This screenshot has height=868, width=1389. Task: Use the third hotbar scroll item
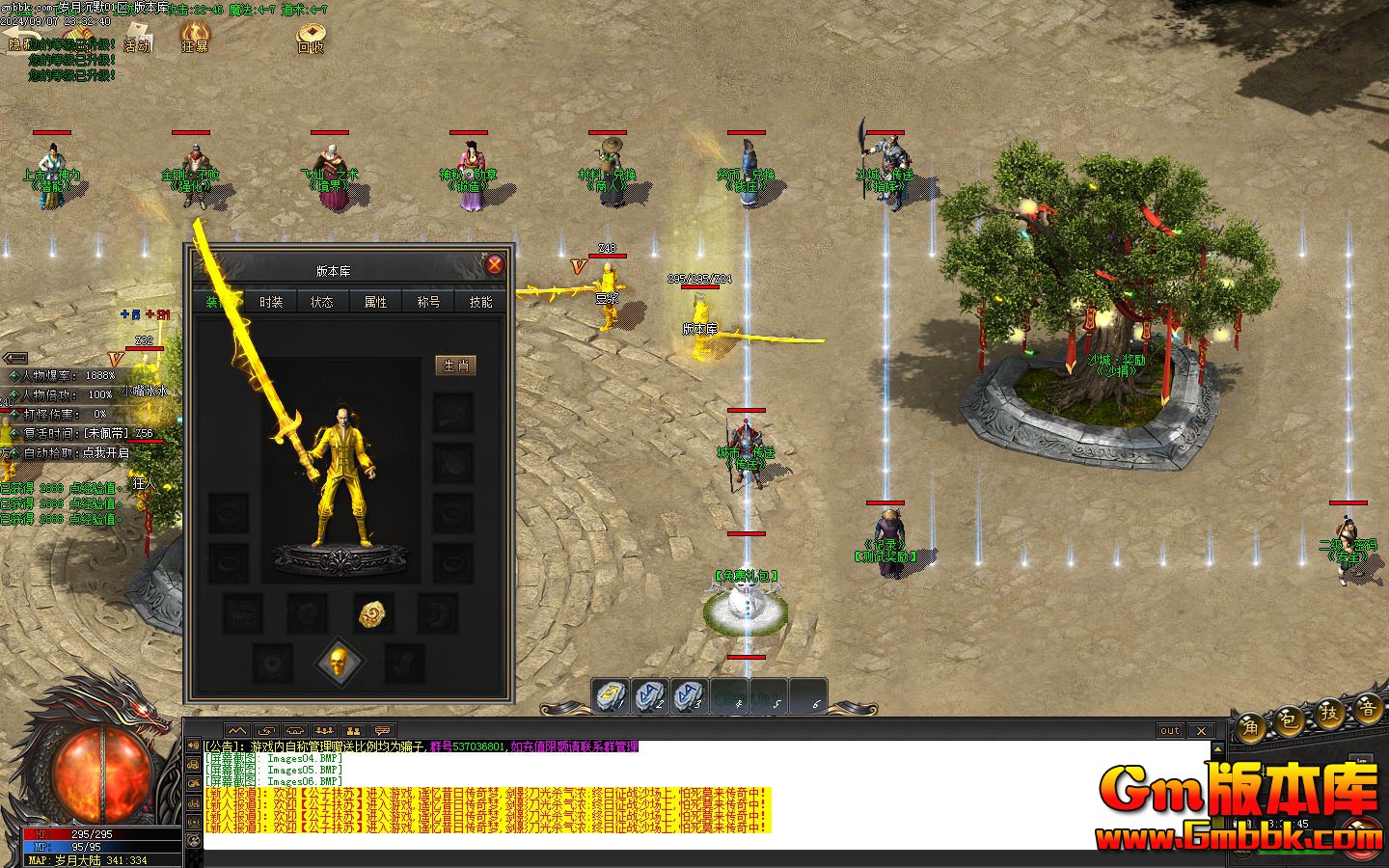pos(689,694)
